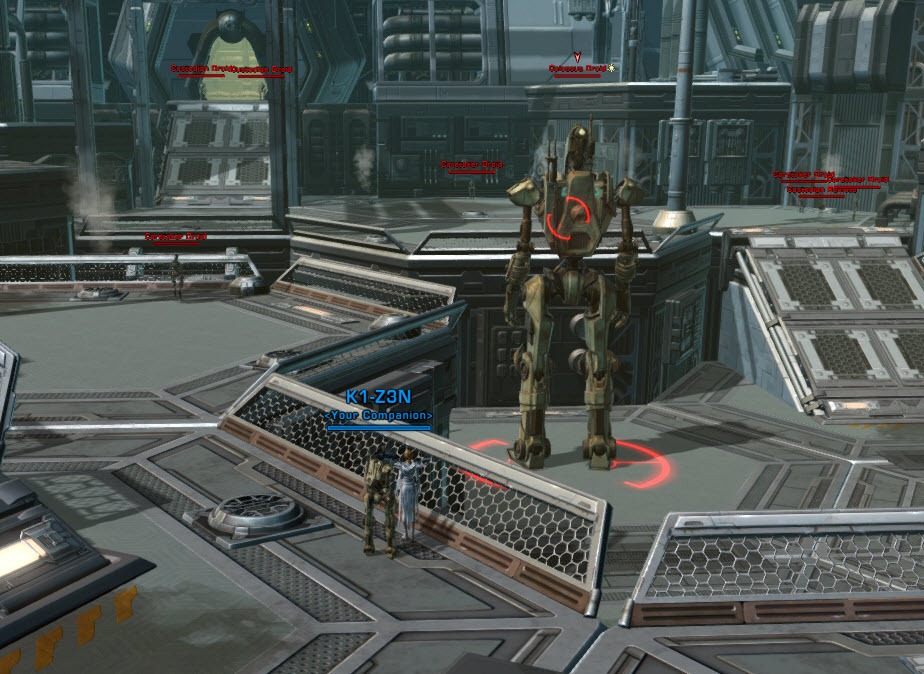The image size is (924, 674).
Task: Select the K1-Z3N companion nameplate
Action: pyautogui.click(x=378, y=397)
